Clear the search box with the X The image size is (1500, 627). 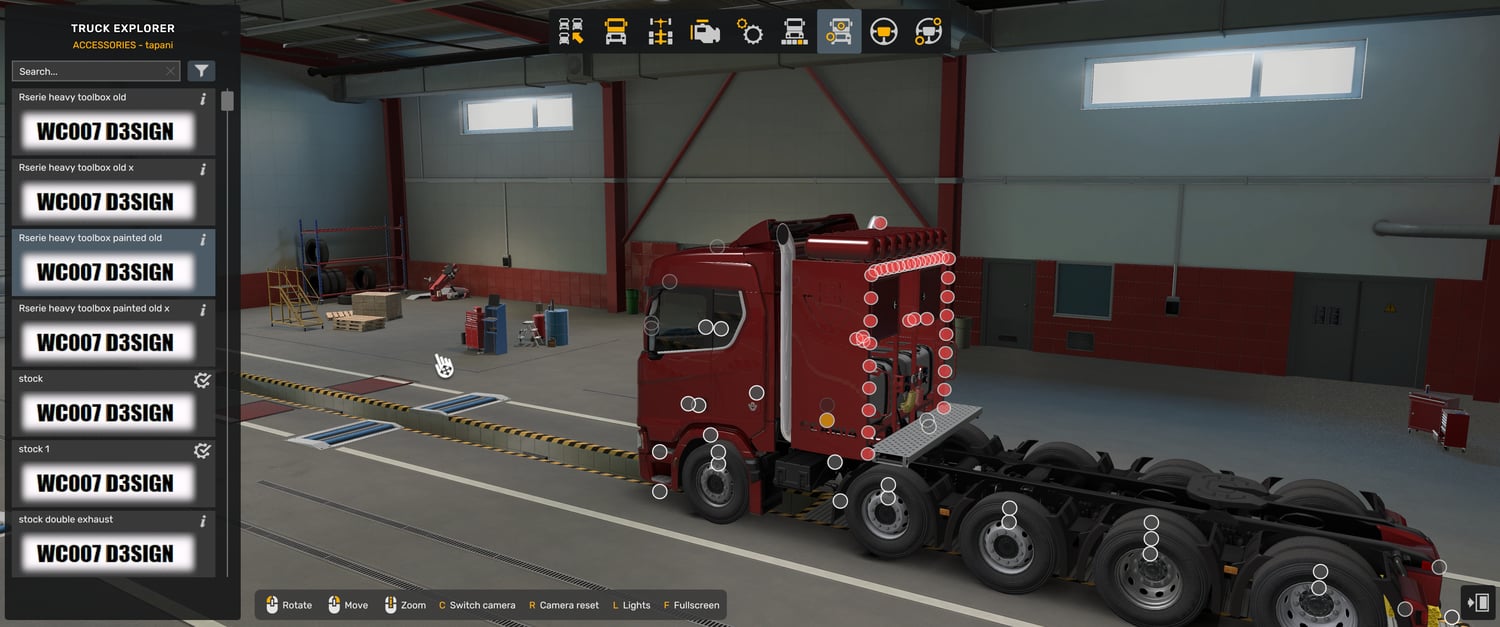171,71
